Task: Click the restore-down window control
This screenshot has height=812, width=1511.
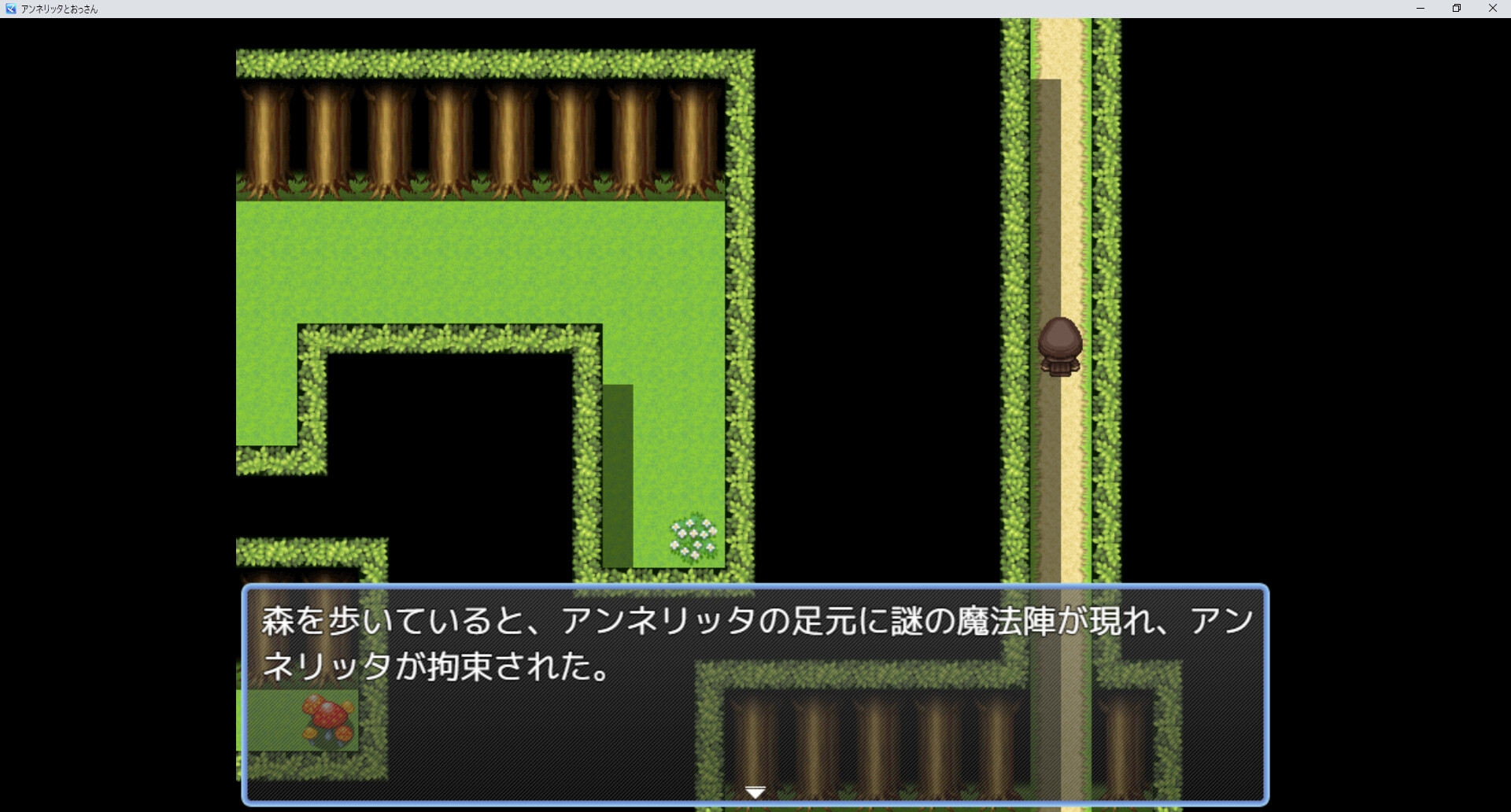Action: (1457, 9)
